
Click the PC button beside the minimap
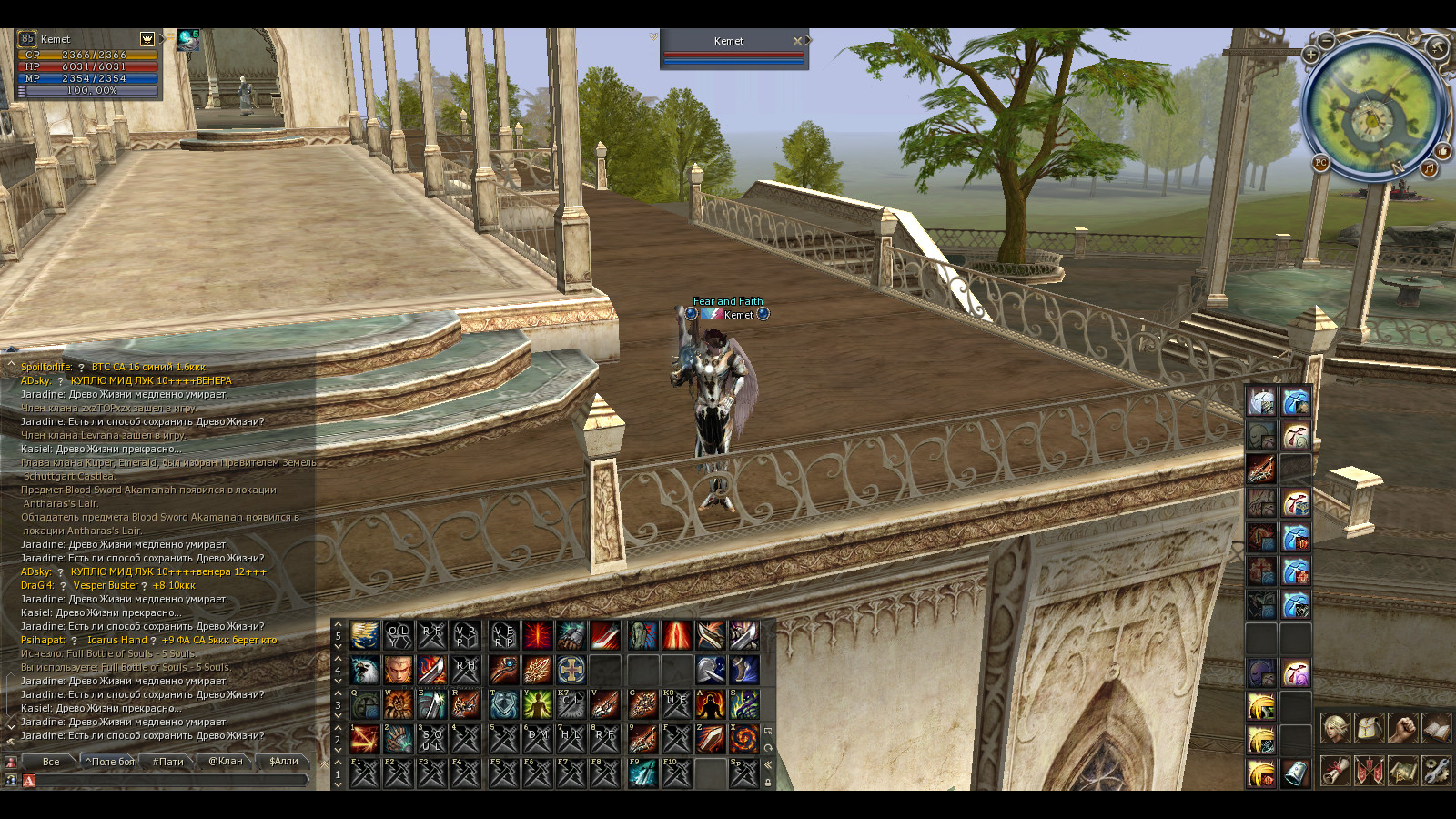point(1320,163)
